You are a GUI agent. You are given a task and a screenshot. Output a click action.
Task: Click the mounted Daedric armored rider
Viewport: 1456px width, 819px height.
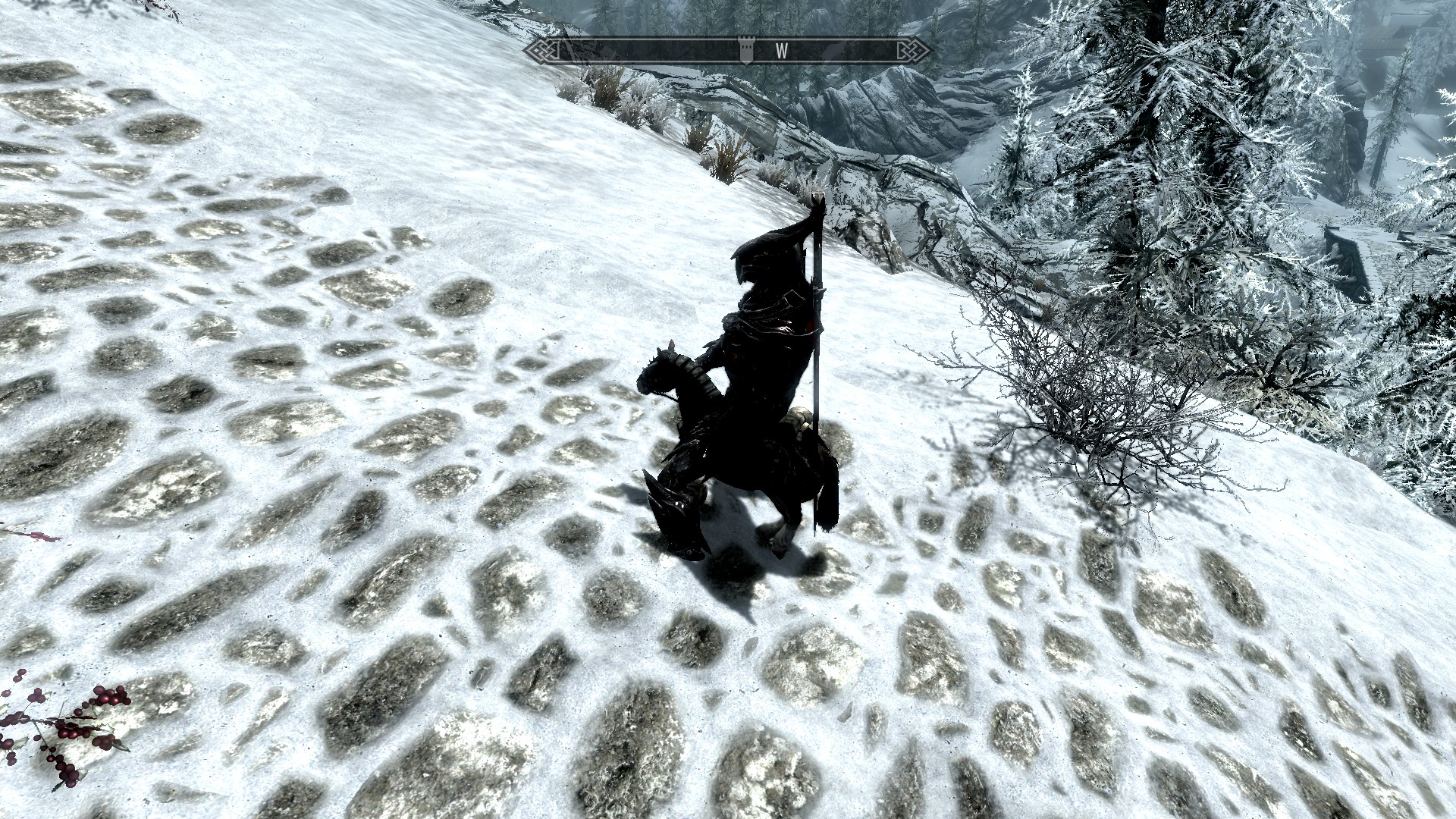(762, 303)
